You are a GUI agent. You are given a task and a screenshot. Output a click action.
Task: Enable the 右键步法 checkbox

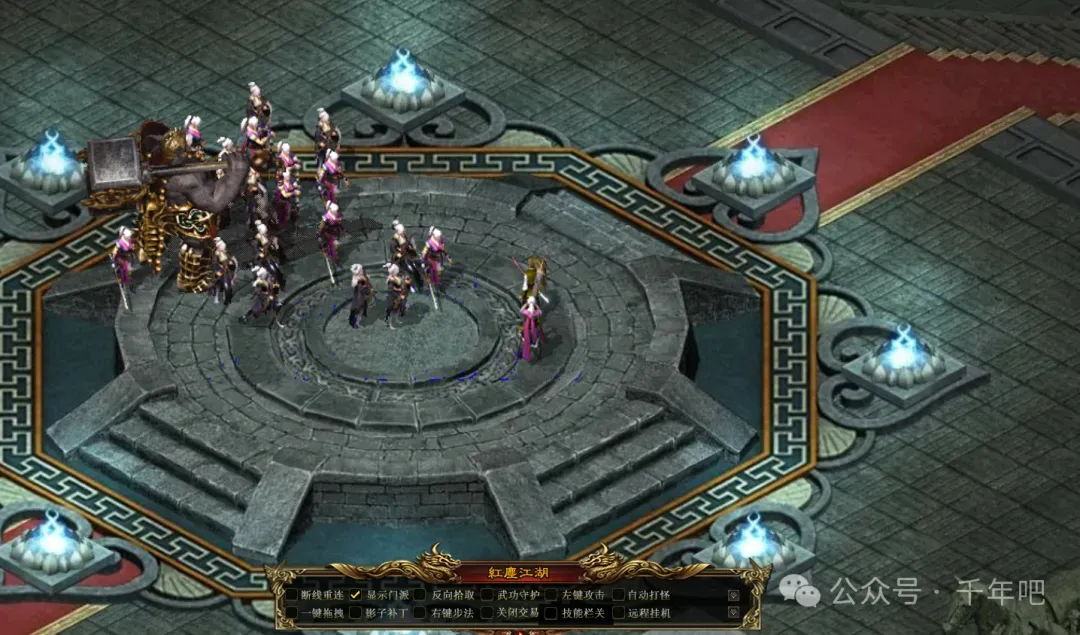[x=421, y=613]
